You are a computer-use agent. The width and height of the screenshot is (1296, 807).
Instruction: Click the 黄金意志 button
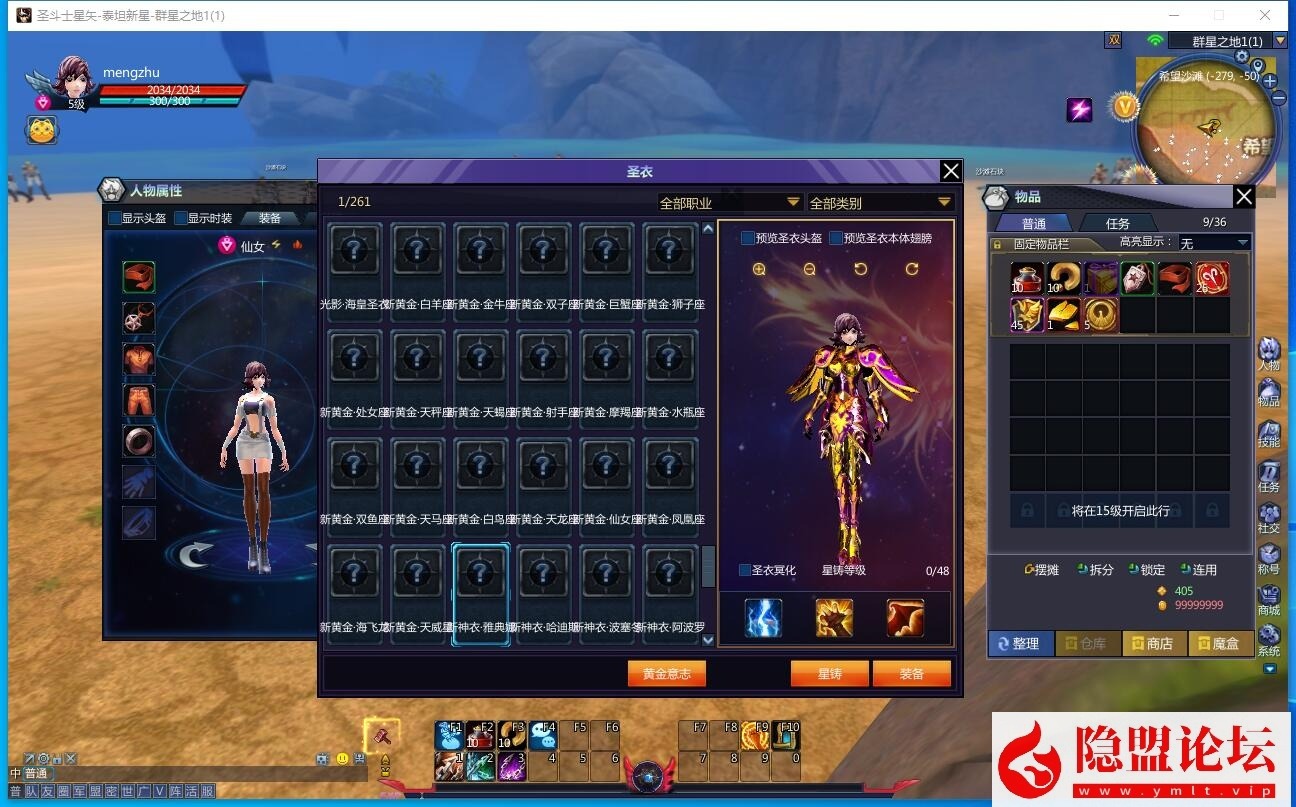coord(666,673)
